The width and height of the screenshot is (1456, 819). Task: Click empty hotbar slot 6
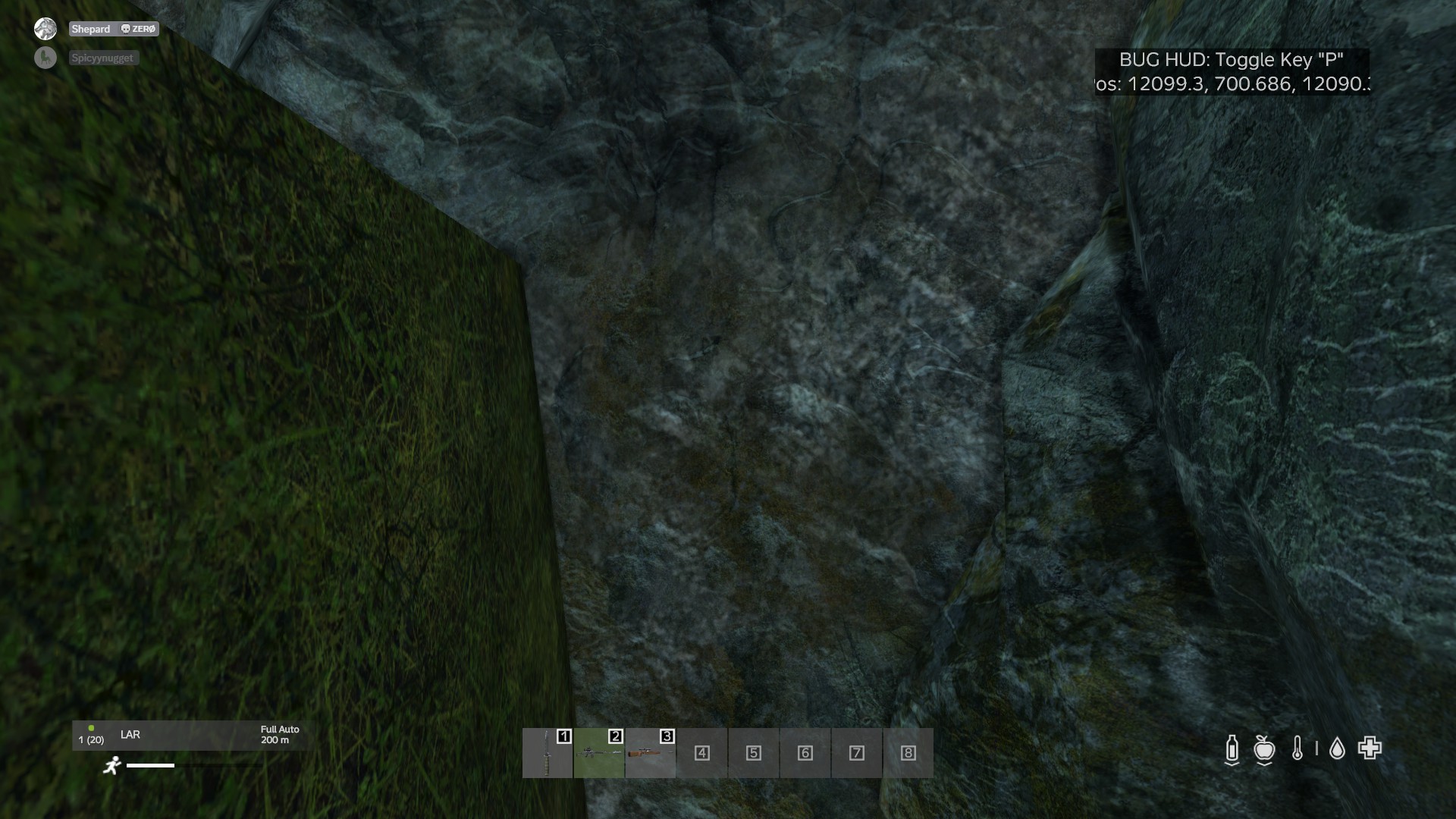[805, 753]
